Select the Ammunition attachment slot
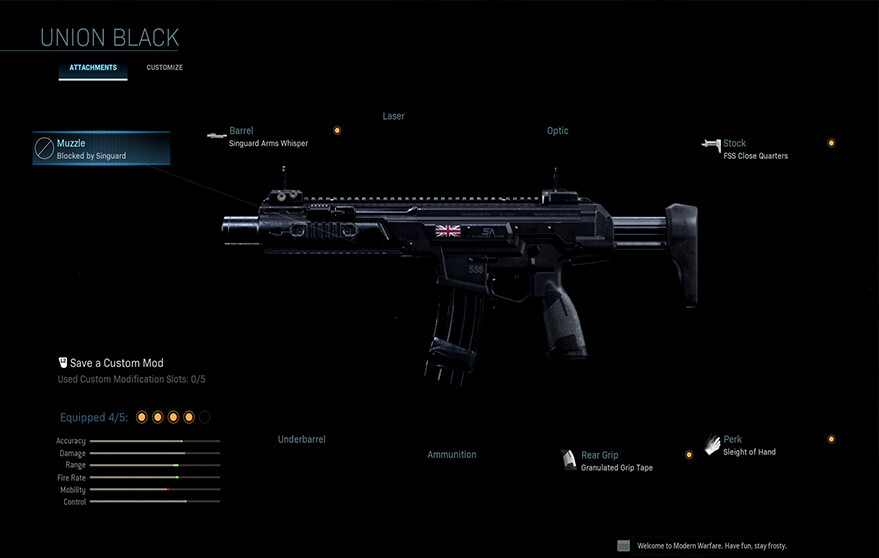The image size is (879, 558). pyautogui.click(x=451, y=454)
